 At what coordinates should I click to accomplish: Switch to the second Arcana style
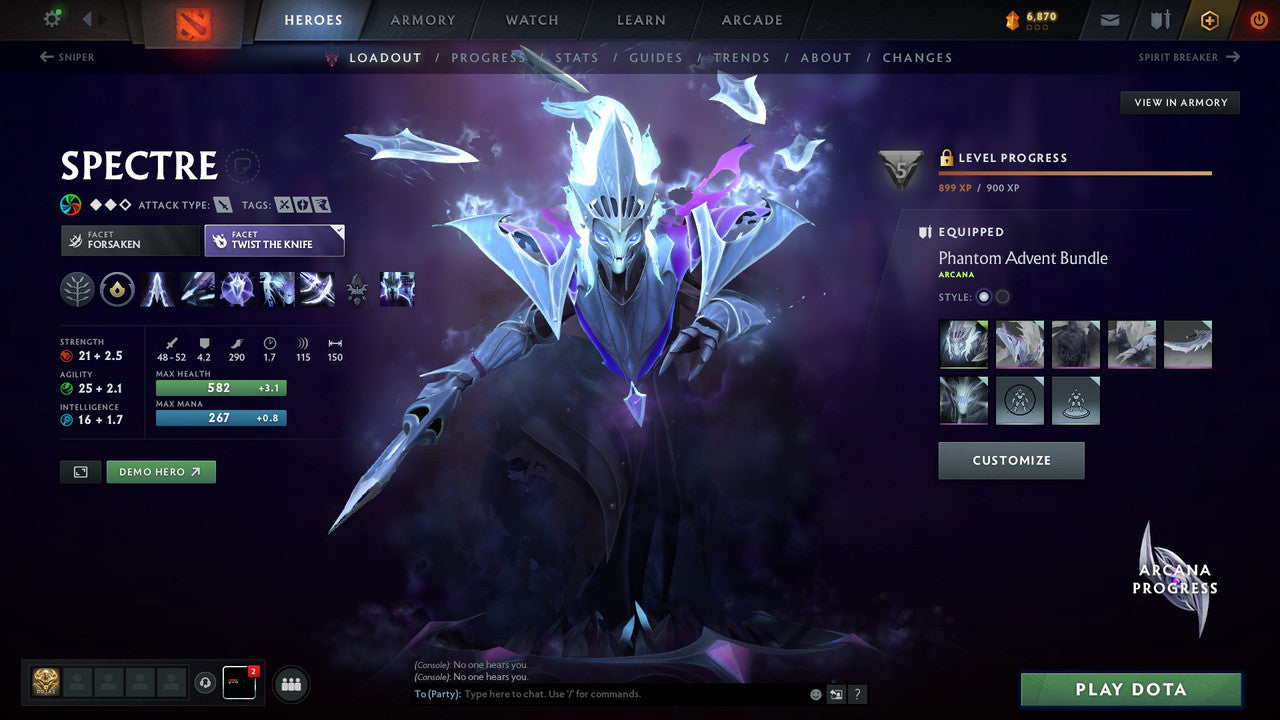point(1002,297)
